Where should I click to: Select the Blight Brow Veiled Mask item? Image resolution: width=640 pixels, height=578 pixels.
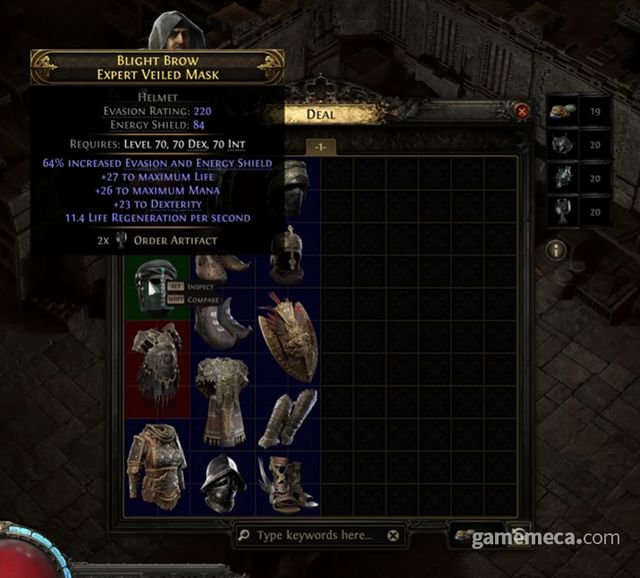pyautogui.click(x=157, y=286)
